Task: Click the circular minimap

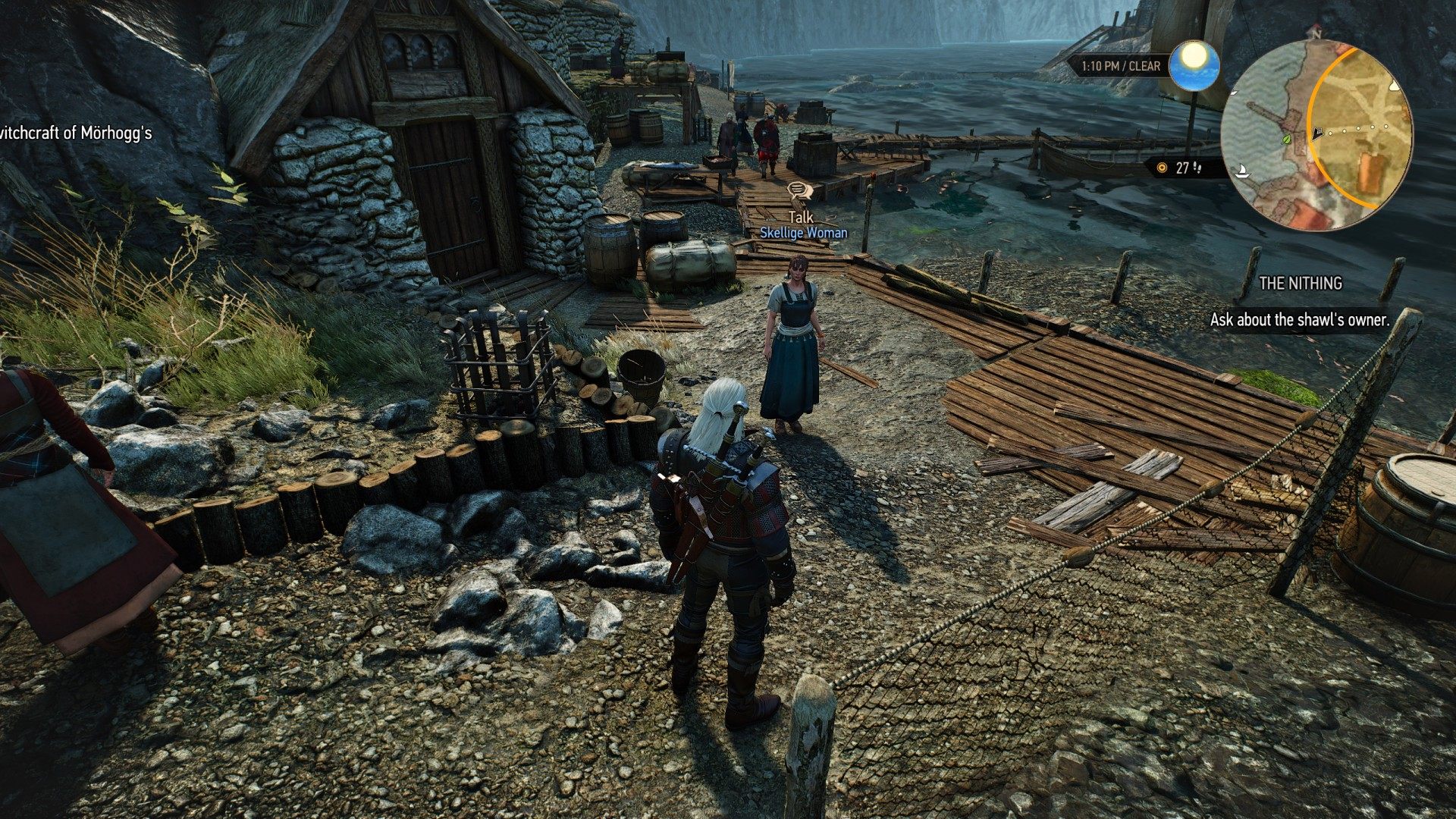Action: pyautogui.click(x=1318, y=136)
